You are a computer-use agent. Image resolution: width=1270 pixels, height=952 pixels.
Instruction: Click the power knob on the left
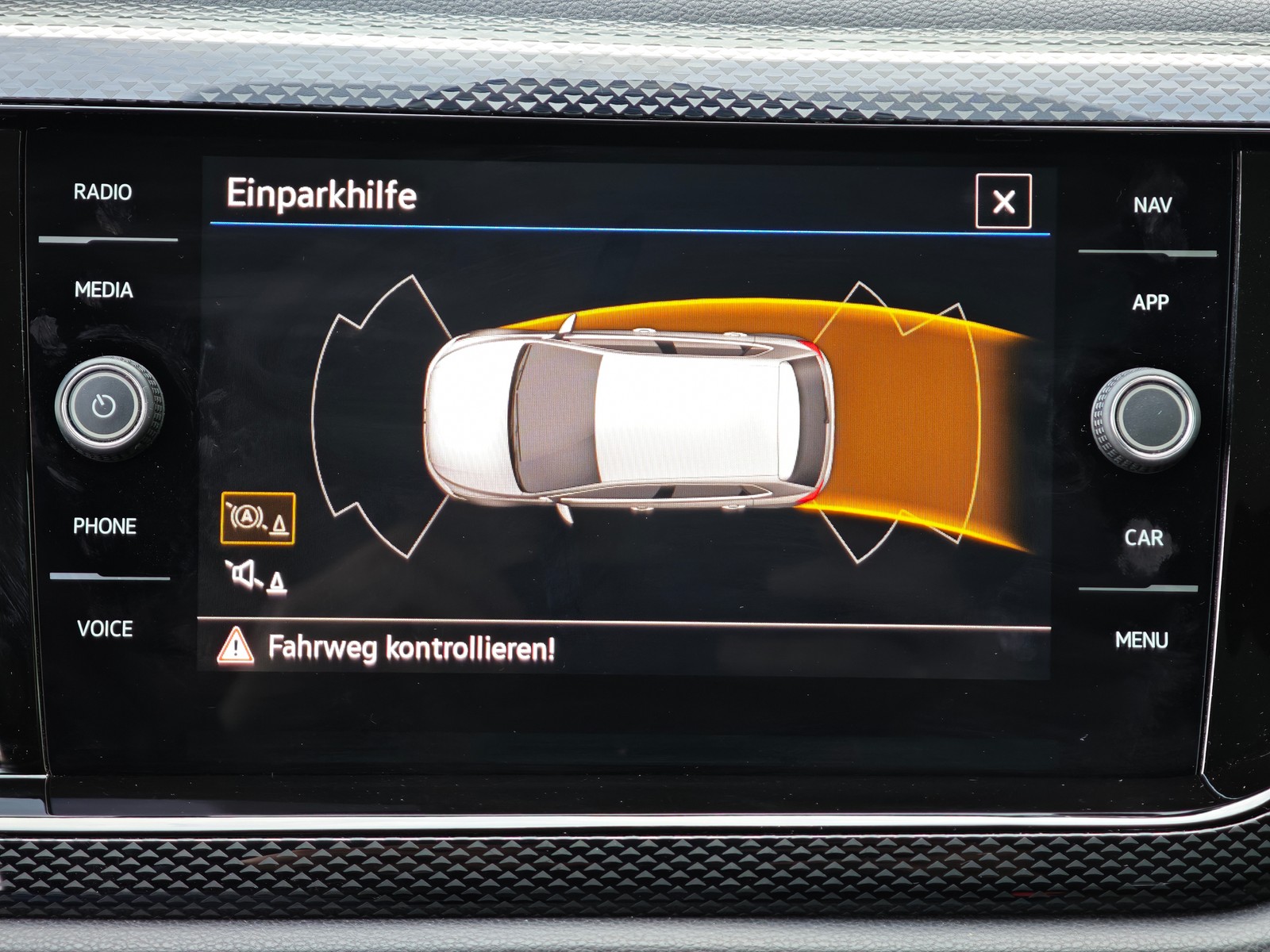104,407
